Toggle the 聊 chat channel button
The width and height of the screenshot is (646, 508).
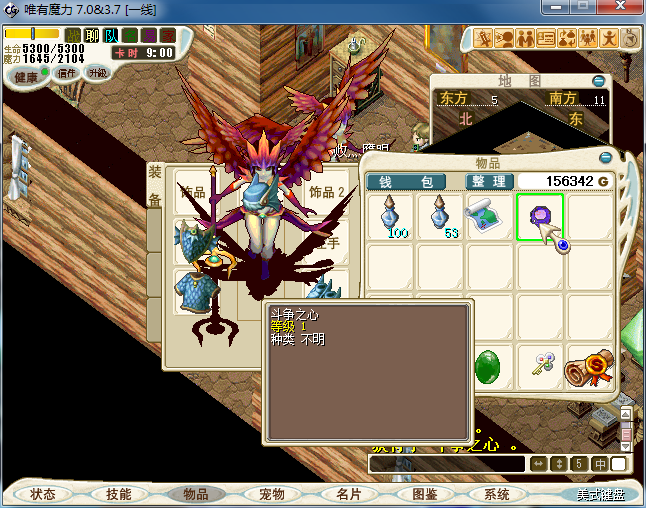tap(92, 35)
